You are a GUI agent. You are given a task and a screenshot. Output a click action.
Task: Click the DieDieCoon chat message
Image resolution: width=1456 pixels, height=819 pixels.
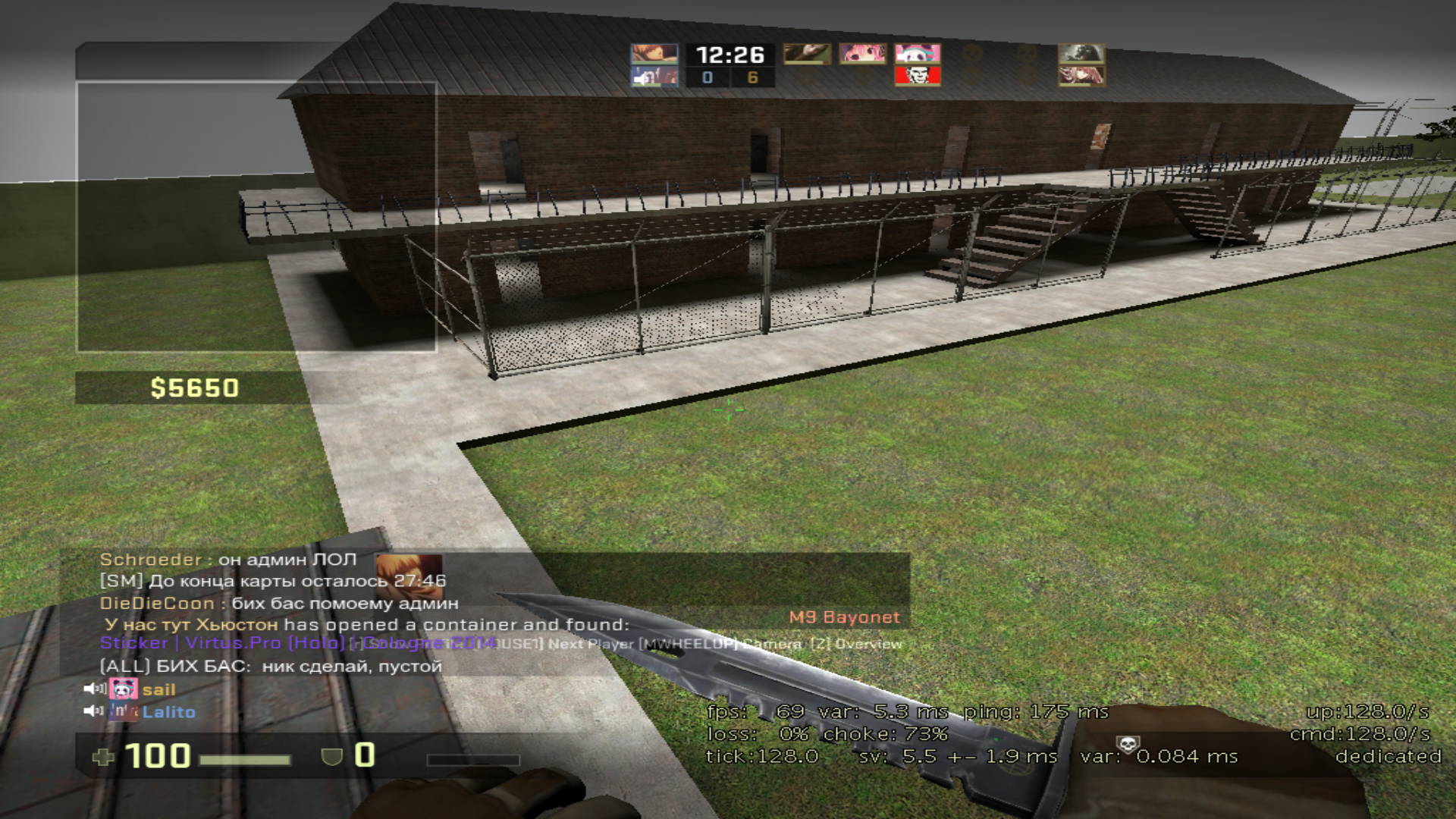pyautogui.click(x=279, y=604)
